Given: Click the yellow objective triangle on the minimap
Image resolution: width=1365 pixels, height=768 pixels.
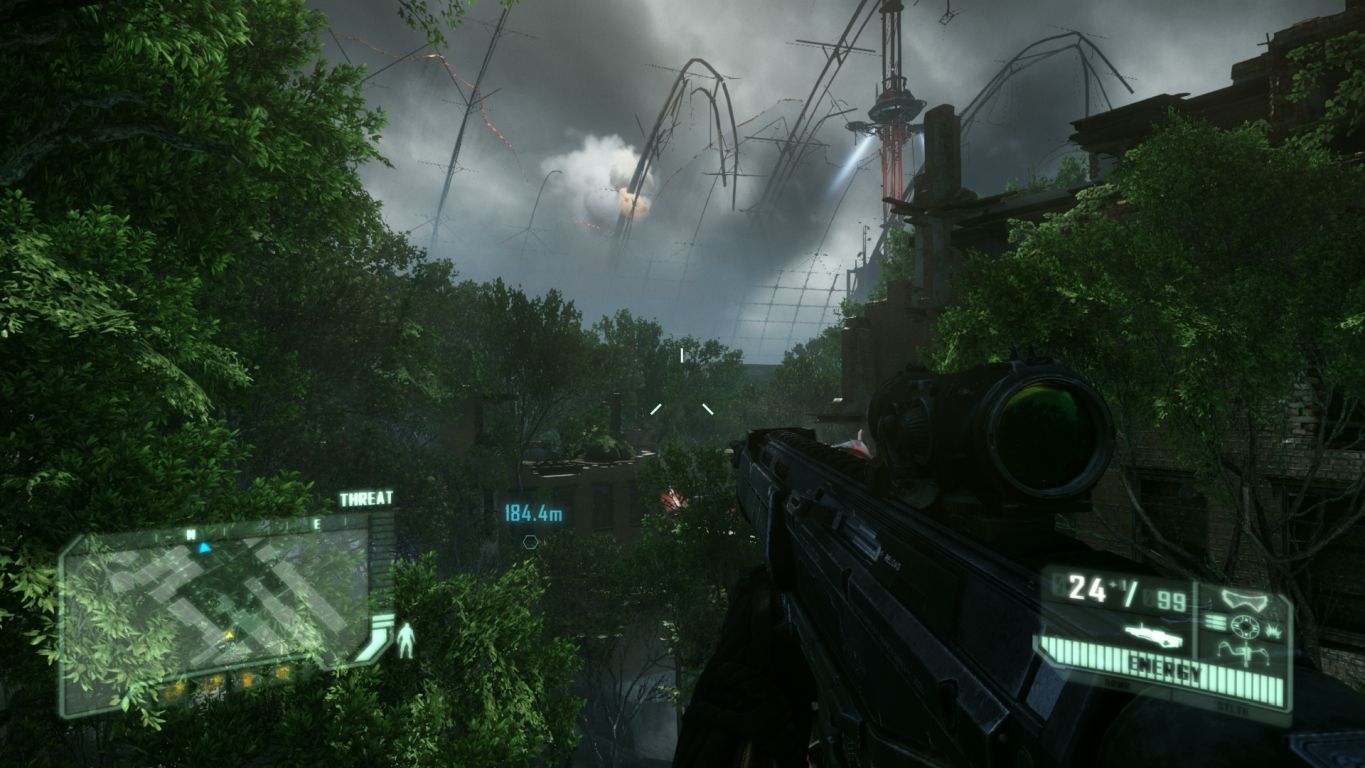Looking at the screenshot, I should (x=230, y=635).
